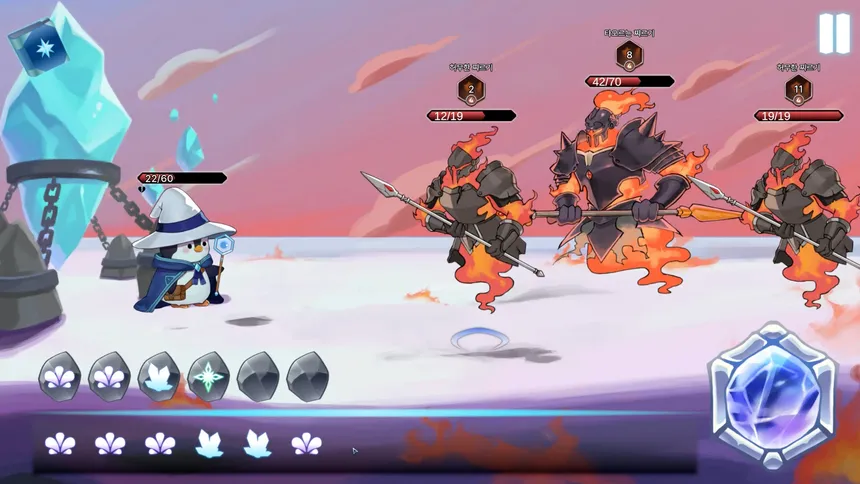Choose the stone with green four-point star
Image resolution: width=860 pixels, height=484 pixels.
208,377
